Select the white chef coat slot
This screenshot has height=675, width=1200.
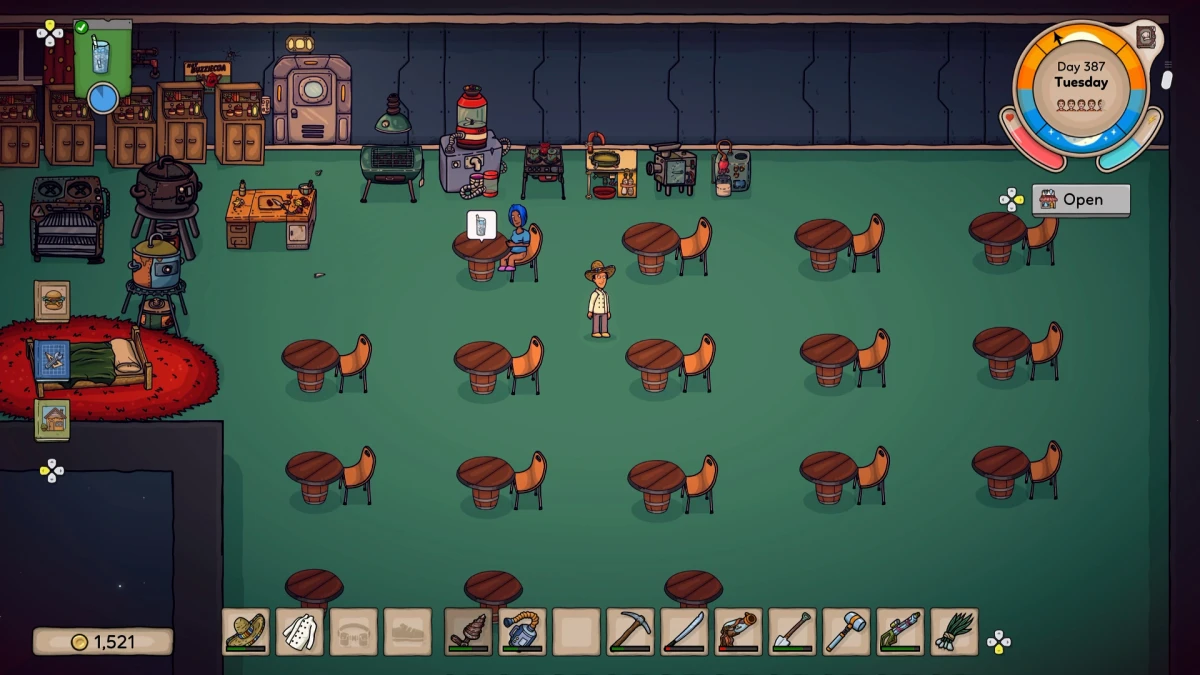(299, 632)
